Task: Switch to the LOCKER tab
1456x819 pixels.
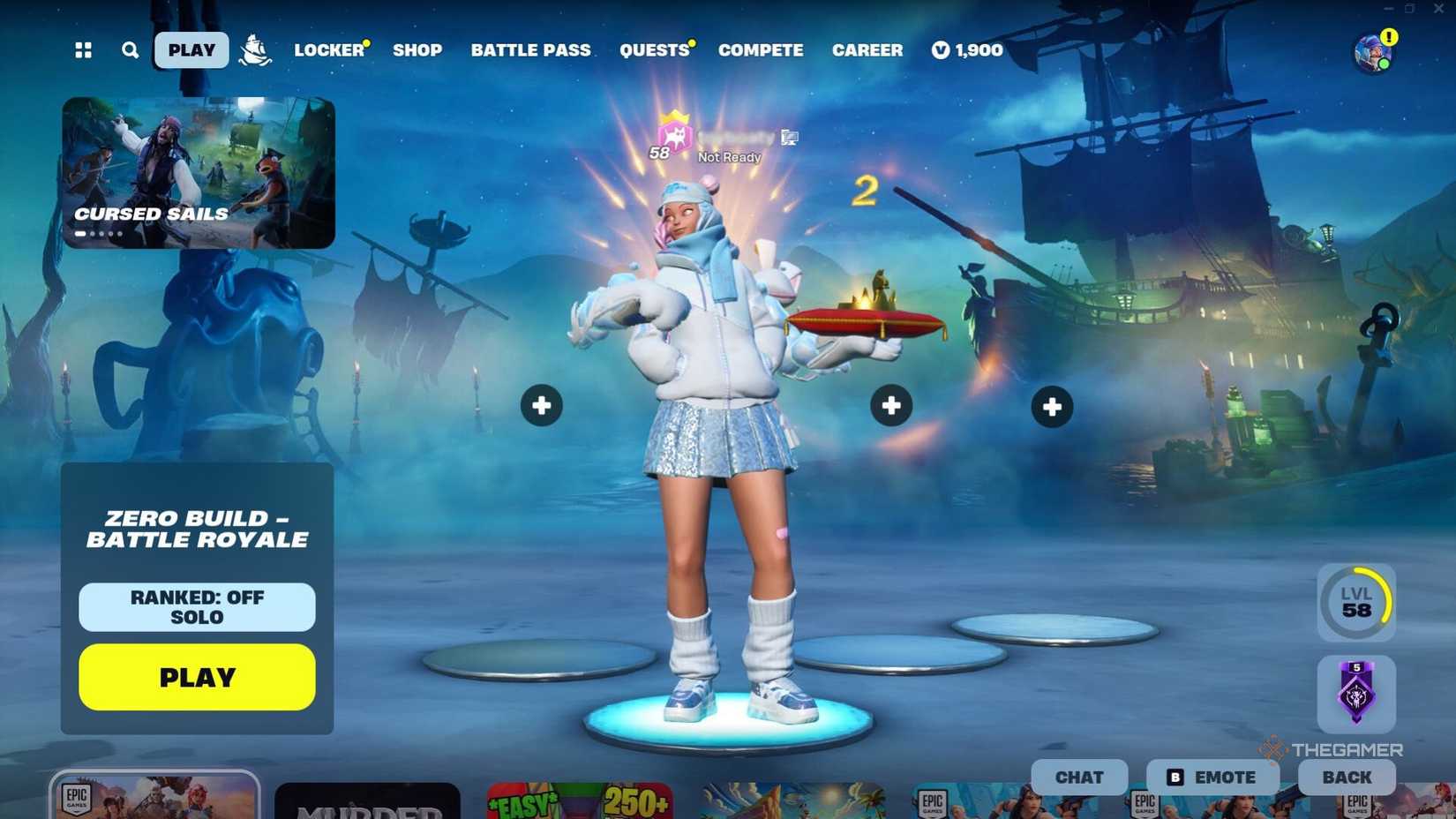Action: click(x=328, y=50)
